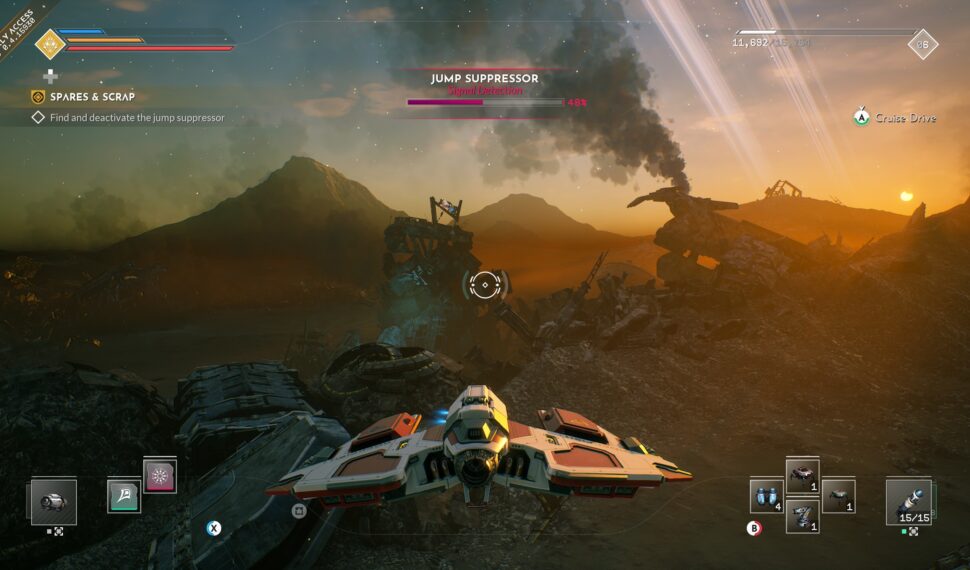Select the primary cannon weapon slot
Image resolution: width=970 pixels, height=570 pixels.
tap(53, 501)
